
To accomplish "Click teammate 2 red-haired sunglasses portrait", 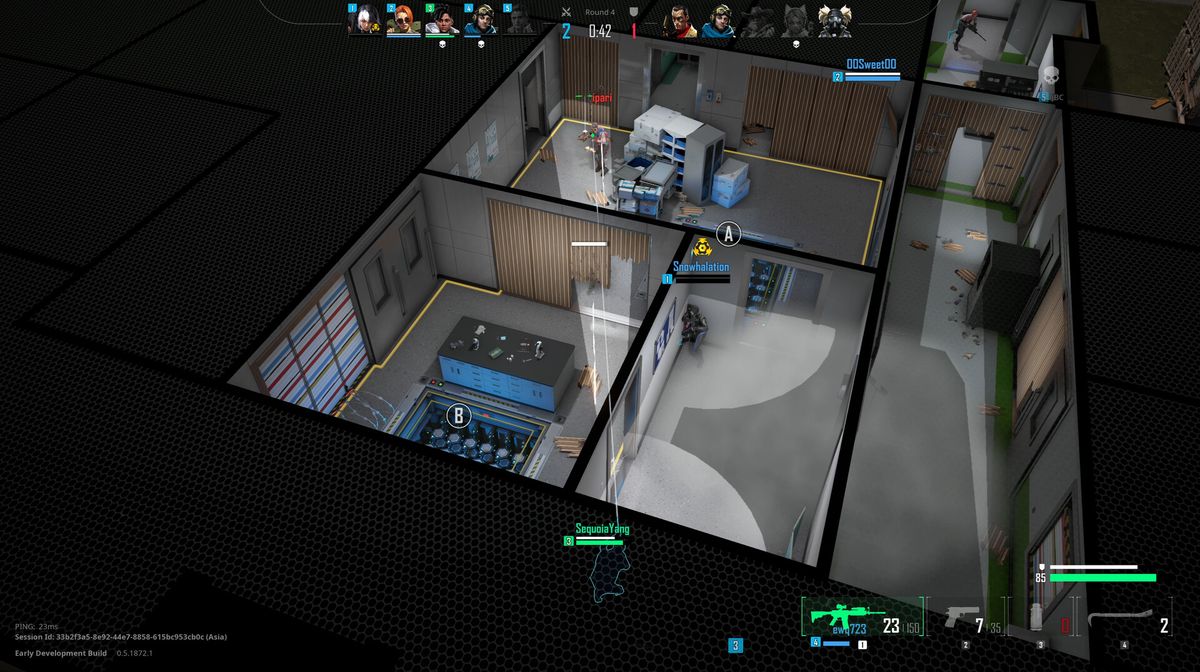I will 402,20.
